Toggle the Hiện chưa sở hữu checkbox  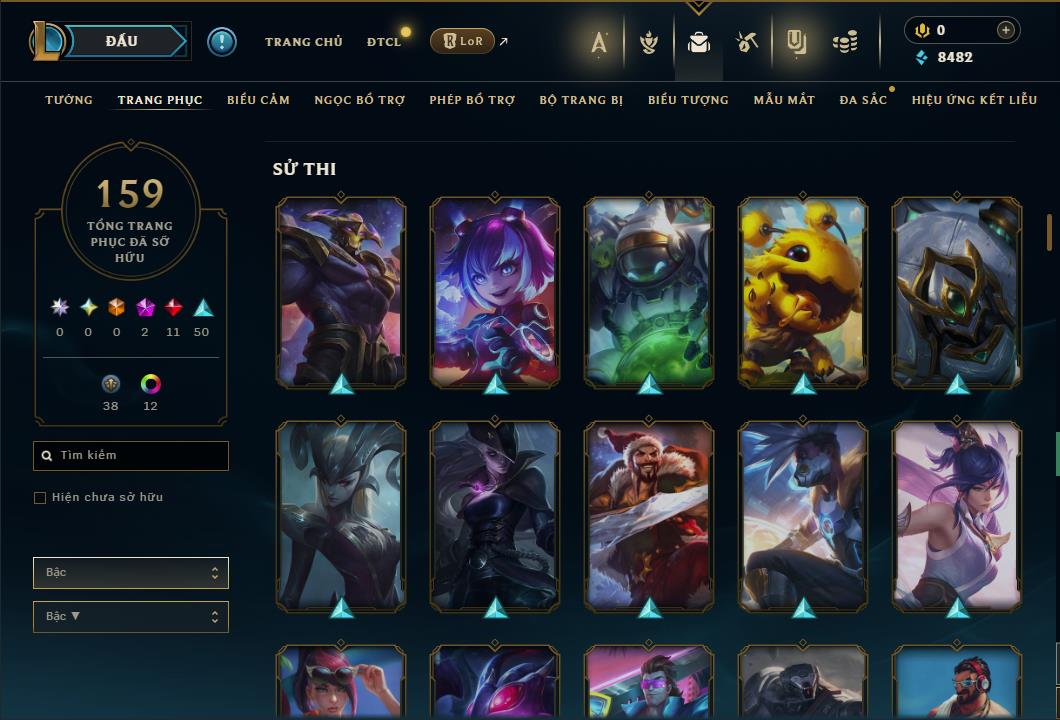[40, 498]
